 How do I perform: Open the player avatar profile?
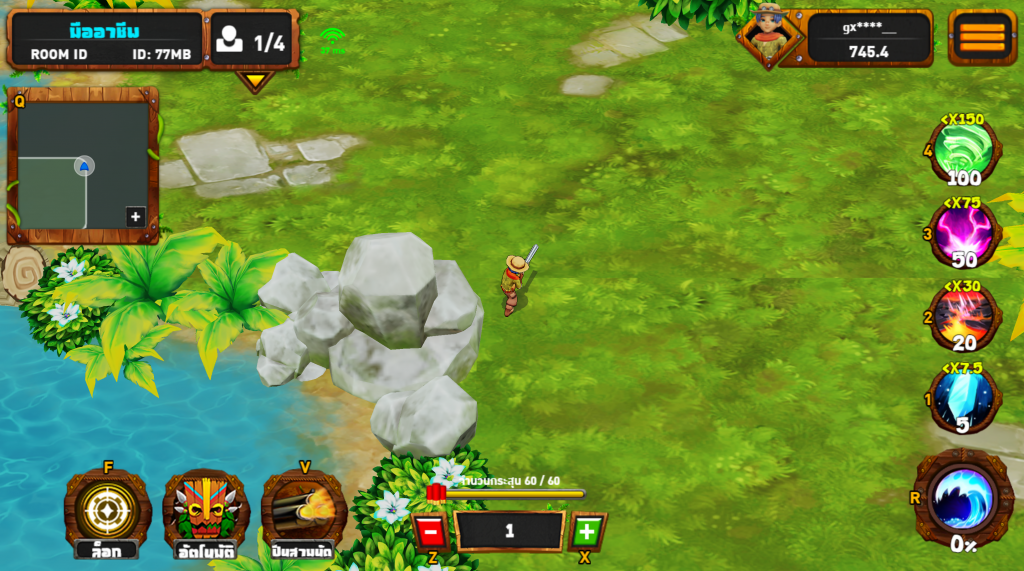[x=768, y=37]
